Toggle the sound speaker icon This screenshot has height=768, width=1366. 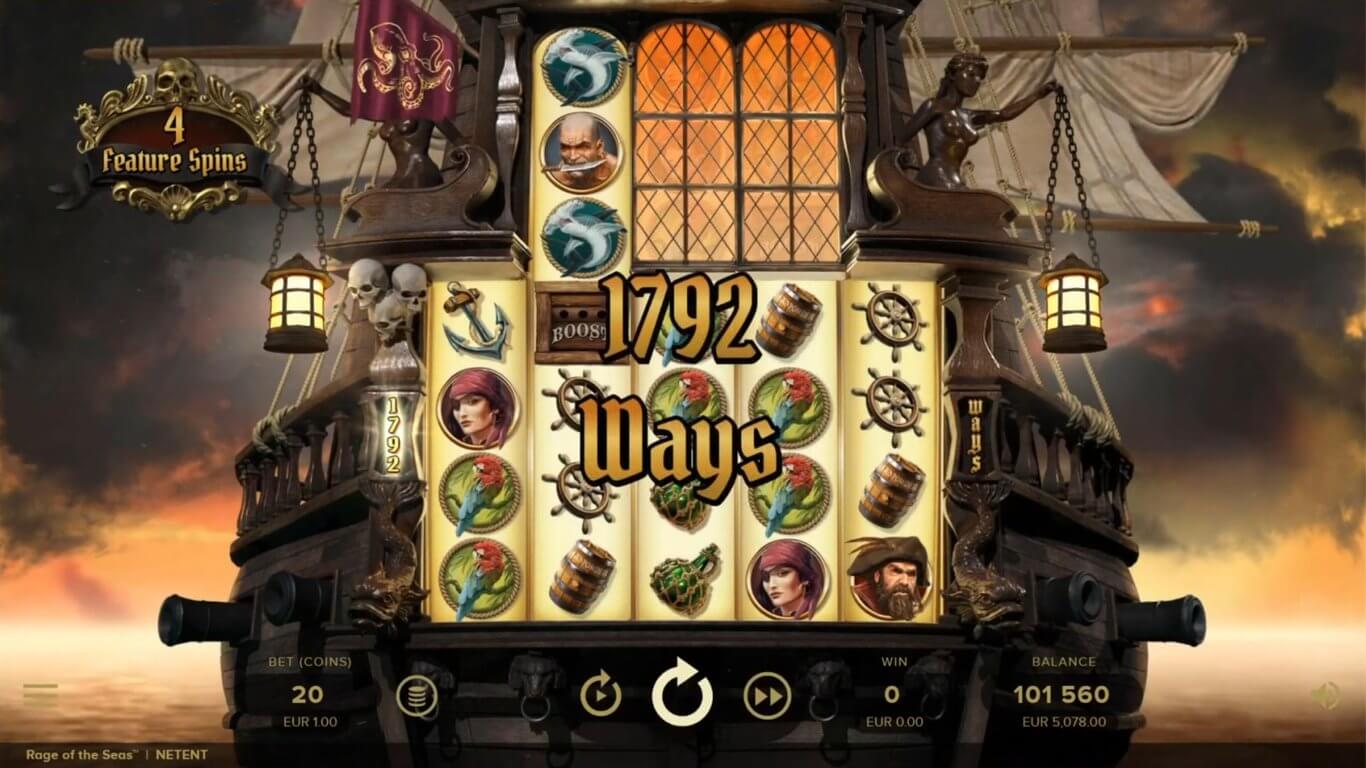[1326, 695]
